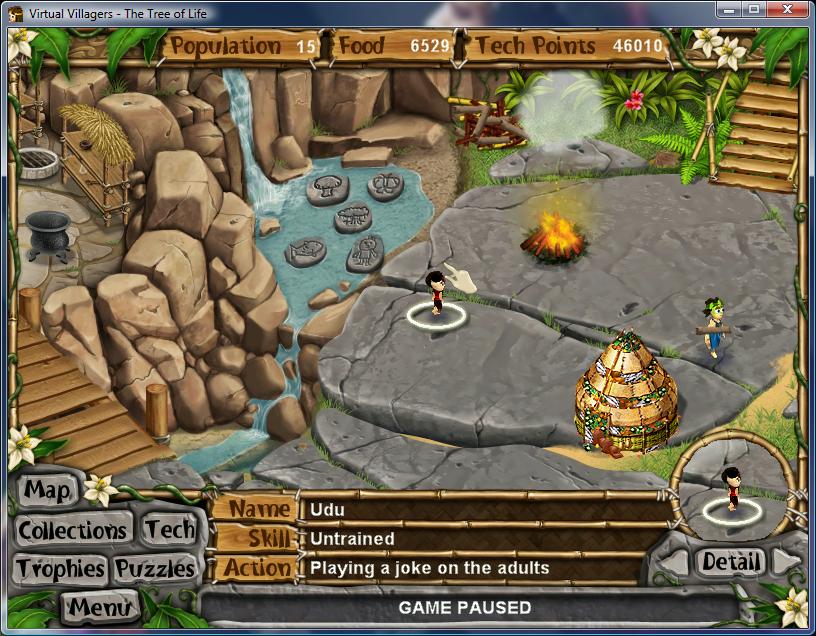View the Trophies screen

[60, 569]
